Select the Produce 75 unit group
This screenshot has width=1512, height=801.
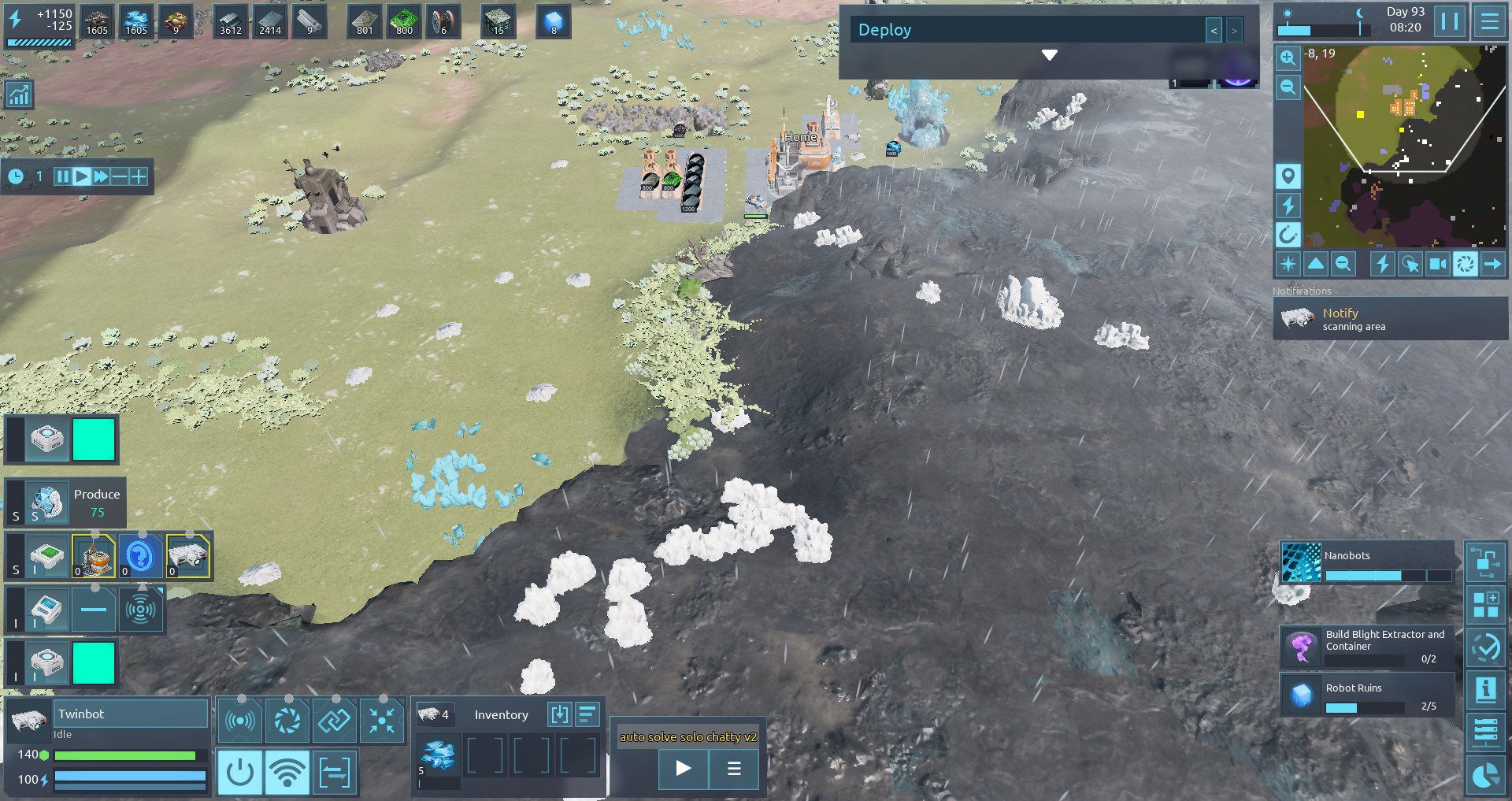click(x=66, y=502)
